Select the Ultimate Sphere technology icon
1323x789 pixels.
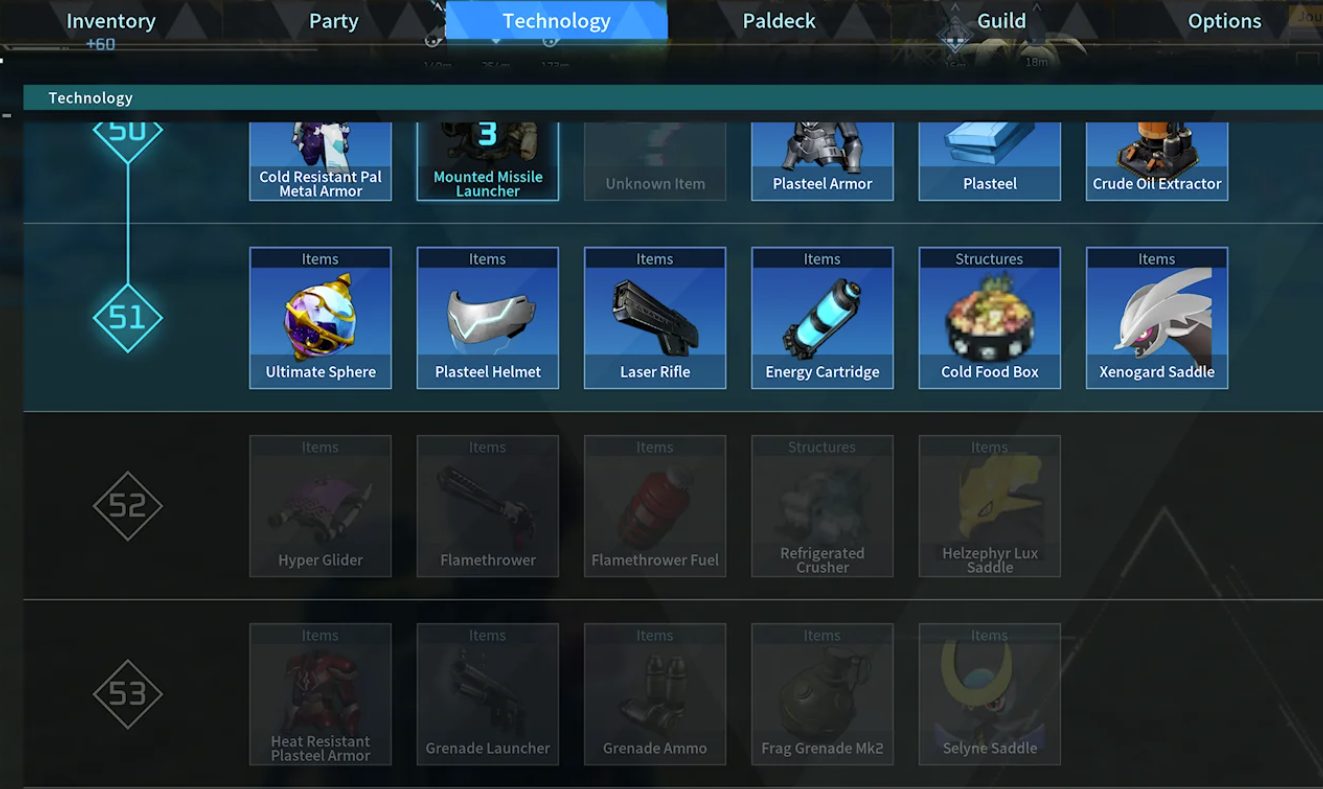pos(320,315)
